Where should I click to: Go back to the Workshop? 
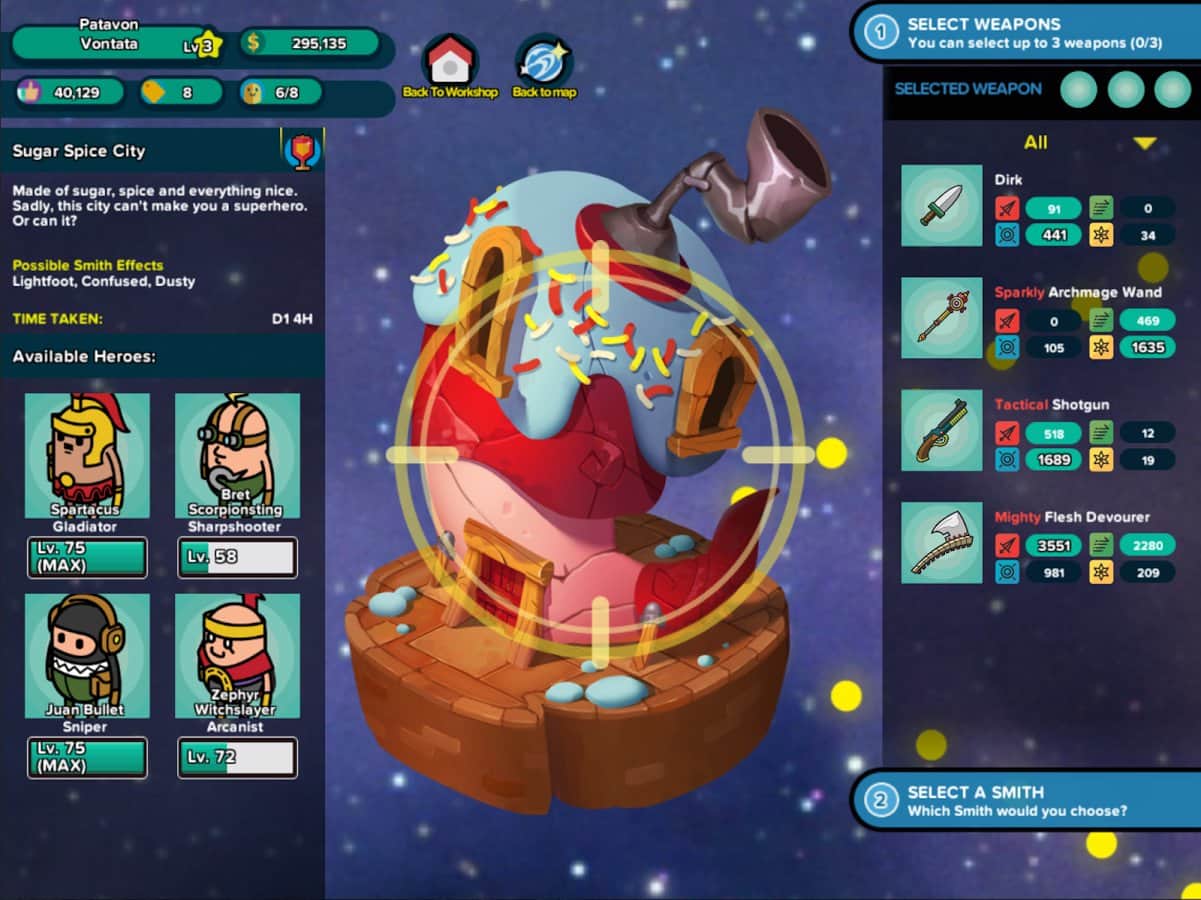click(450, 64)
